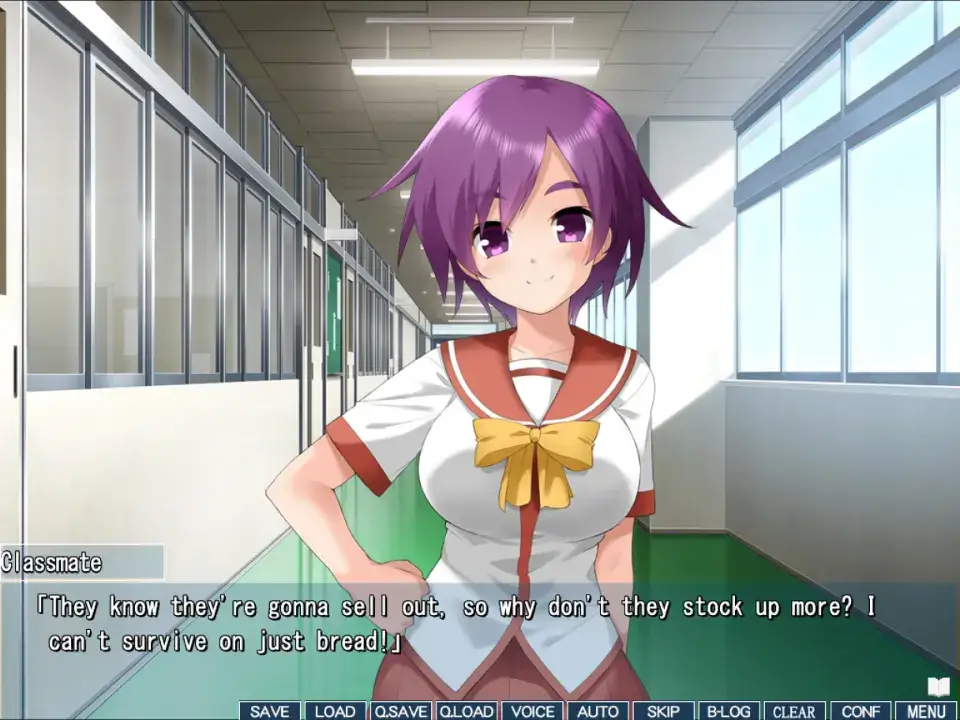Viewport: 960px width, 720px height.
Task: Open the LOAD screen
Action: (335, 711)
